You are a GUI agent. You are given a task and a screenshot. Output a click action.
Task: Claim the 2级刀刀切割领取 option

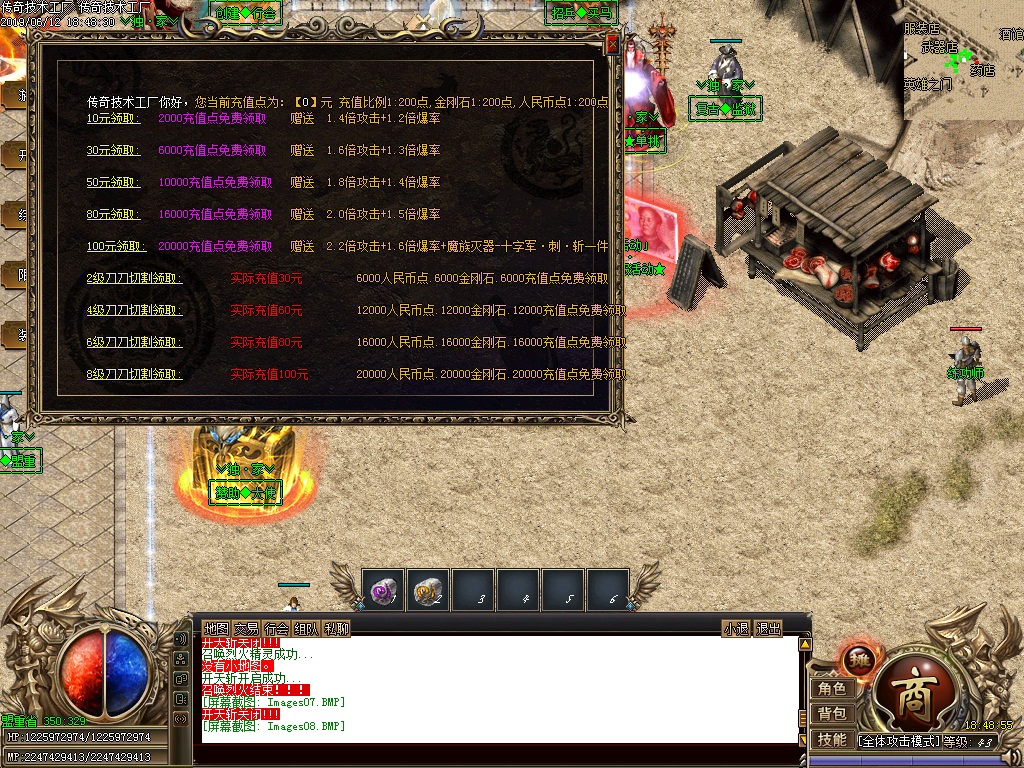[x=135, y=278]
